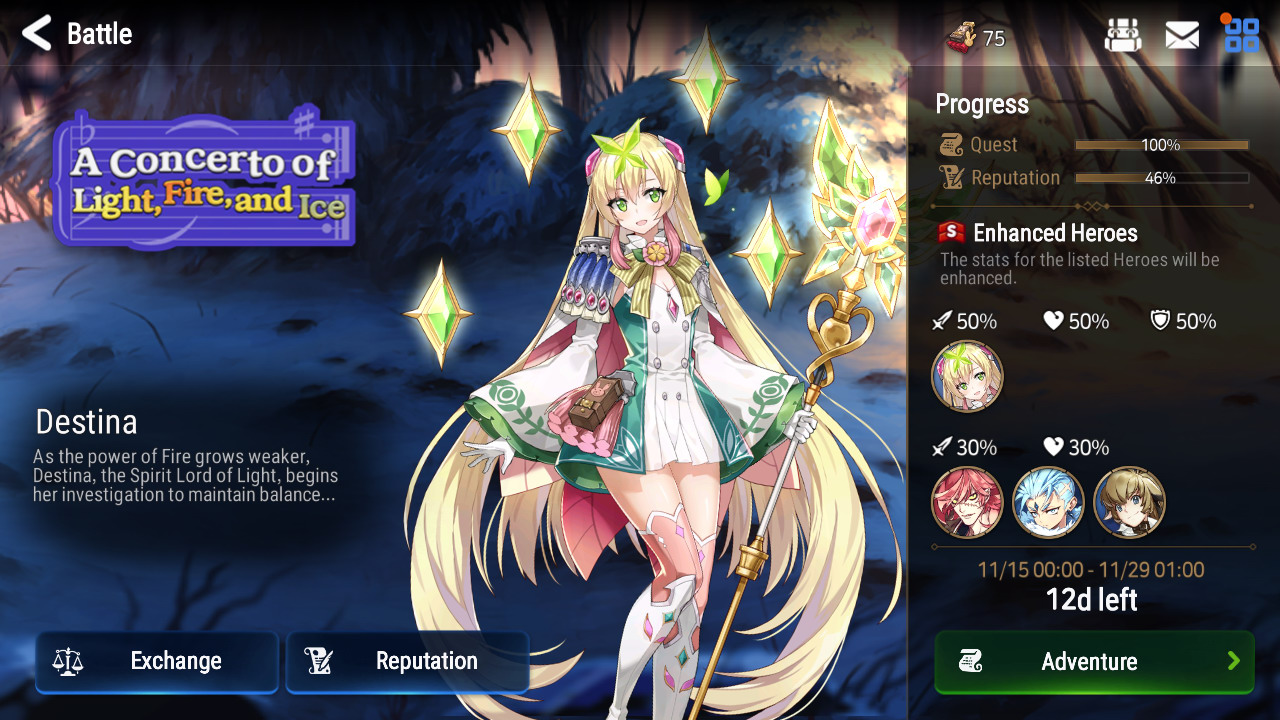Open the blue grid main menu

pos(1242,35)
